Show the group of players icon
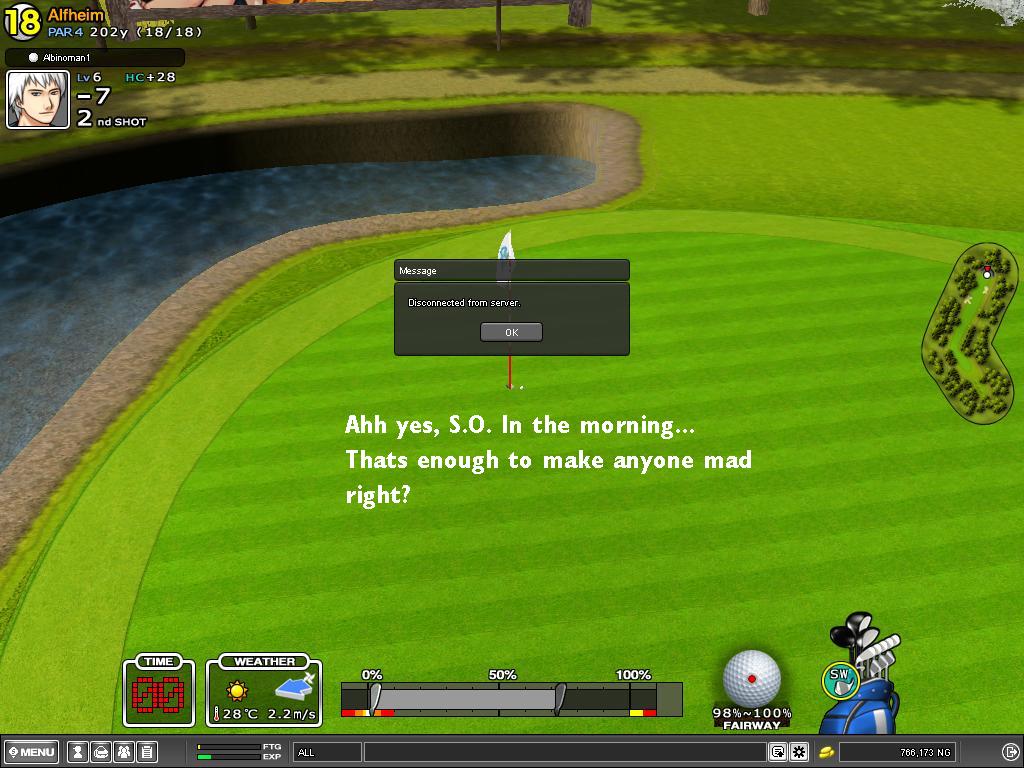The height and width of the screenshot is (768, 1024). [123, 752]
